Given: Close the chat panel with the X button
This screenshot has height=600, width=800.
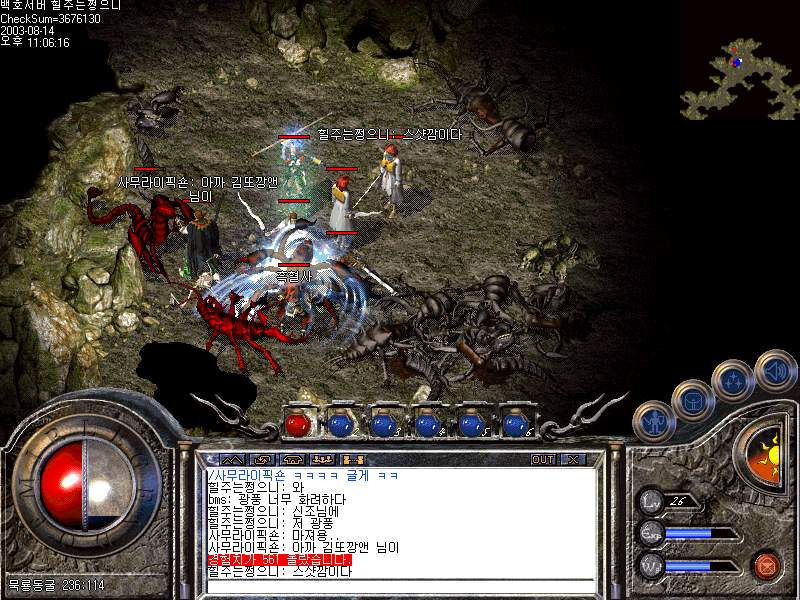Looking at the screenshot, I should tap(573, 459).
